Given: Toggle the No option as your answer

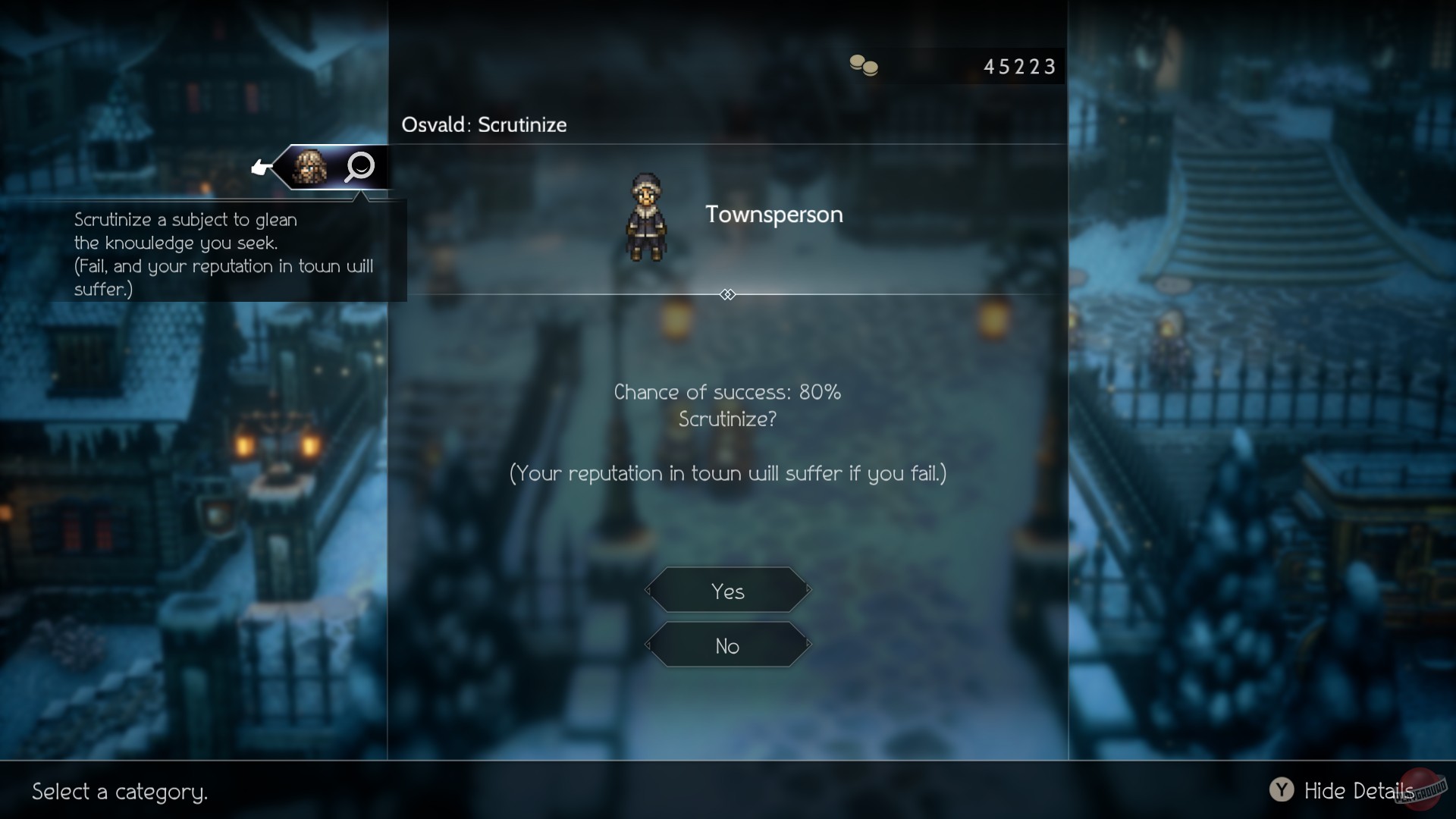Looking at the screenshot, I should pos(726,645).
